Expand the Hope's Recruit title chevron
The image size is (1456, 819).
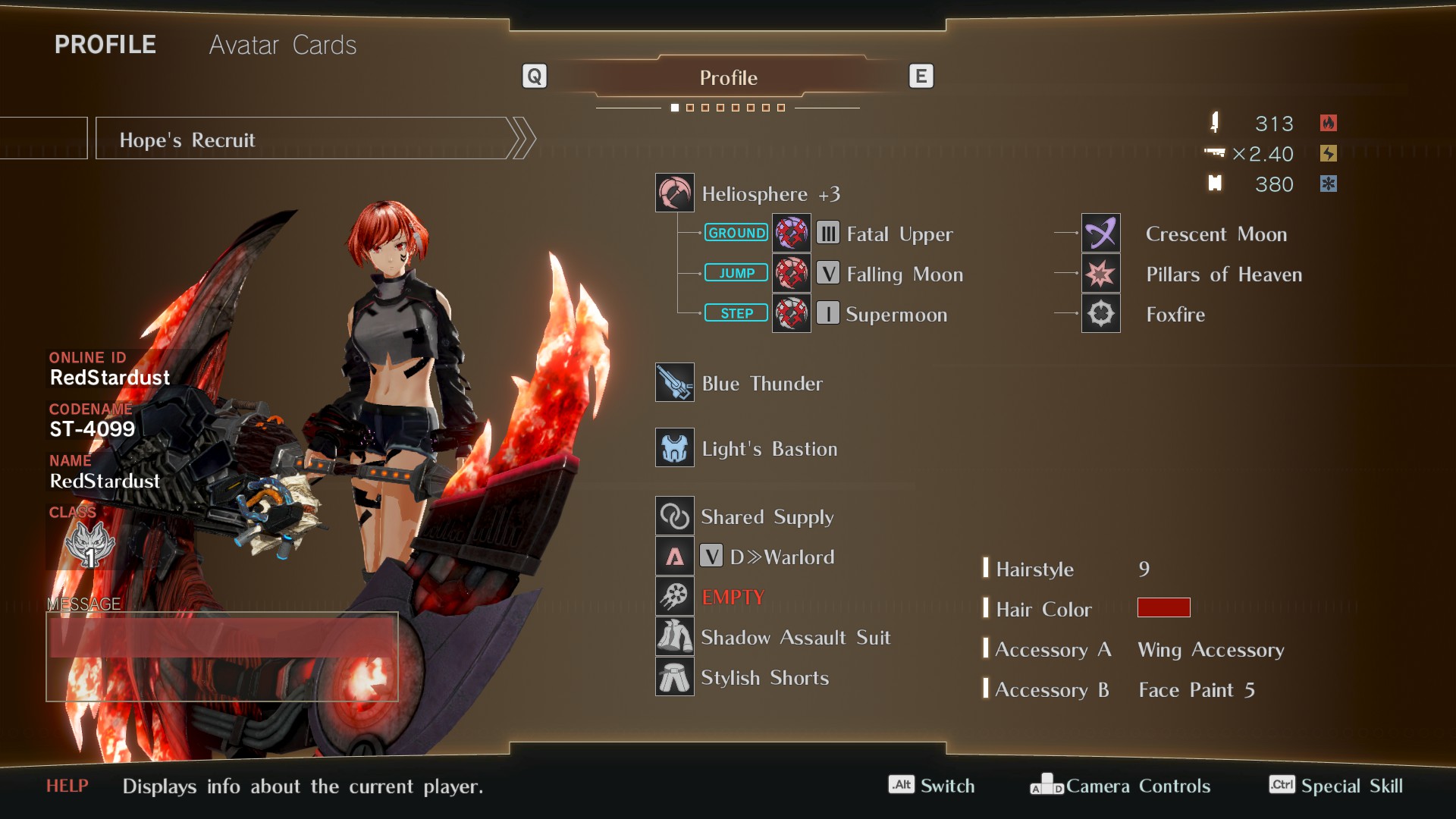click(522, 138)
